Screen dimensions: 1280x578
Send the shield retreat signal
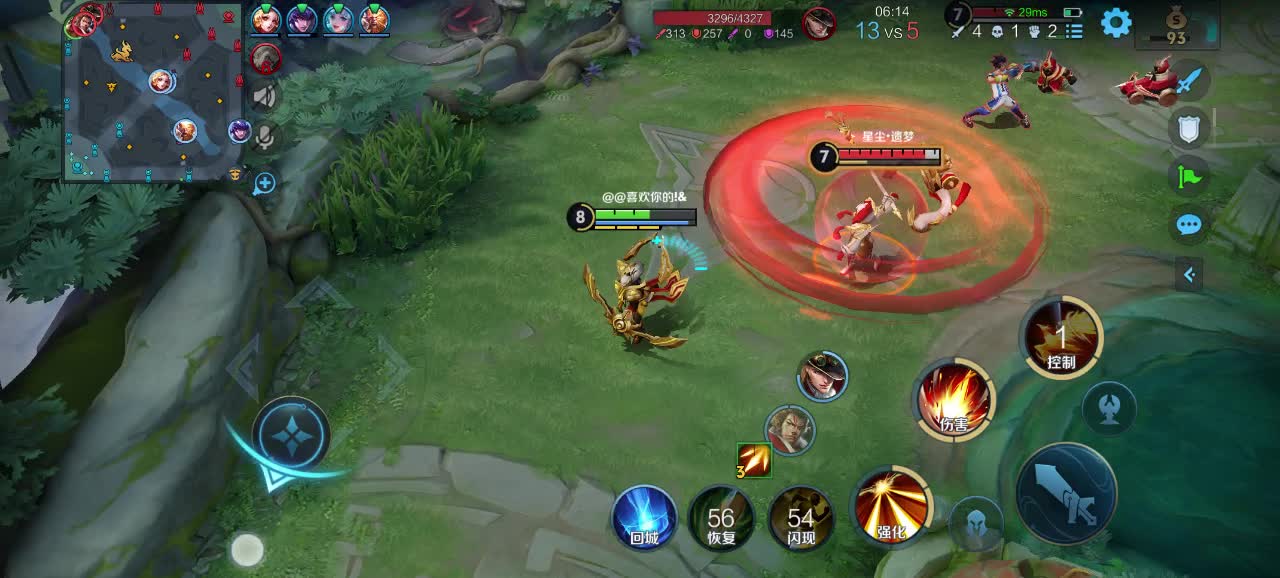pos(1189,127)
